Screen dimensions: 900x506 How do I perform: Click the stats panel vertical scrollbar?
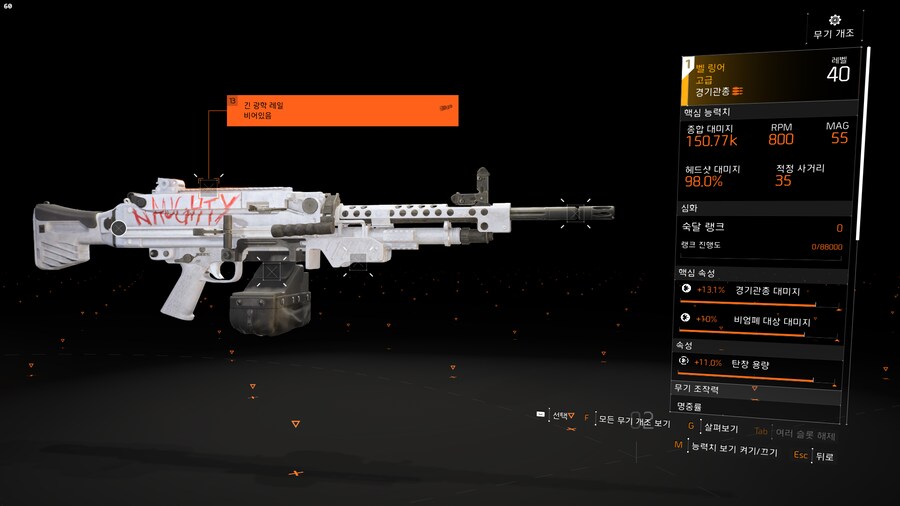(868, 150)
